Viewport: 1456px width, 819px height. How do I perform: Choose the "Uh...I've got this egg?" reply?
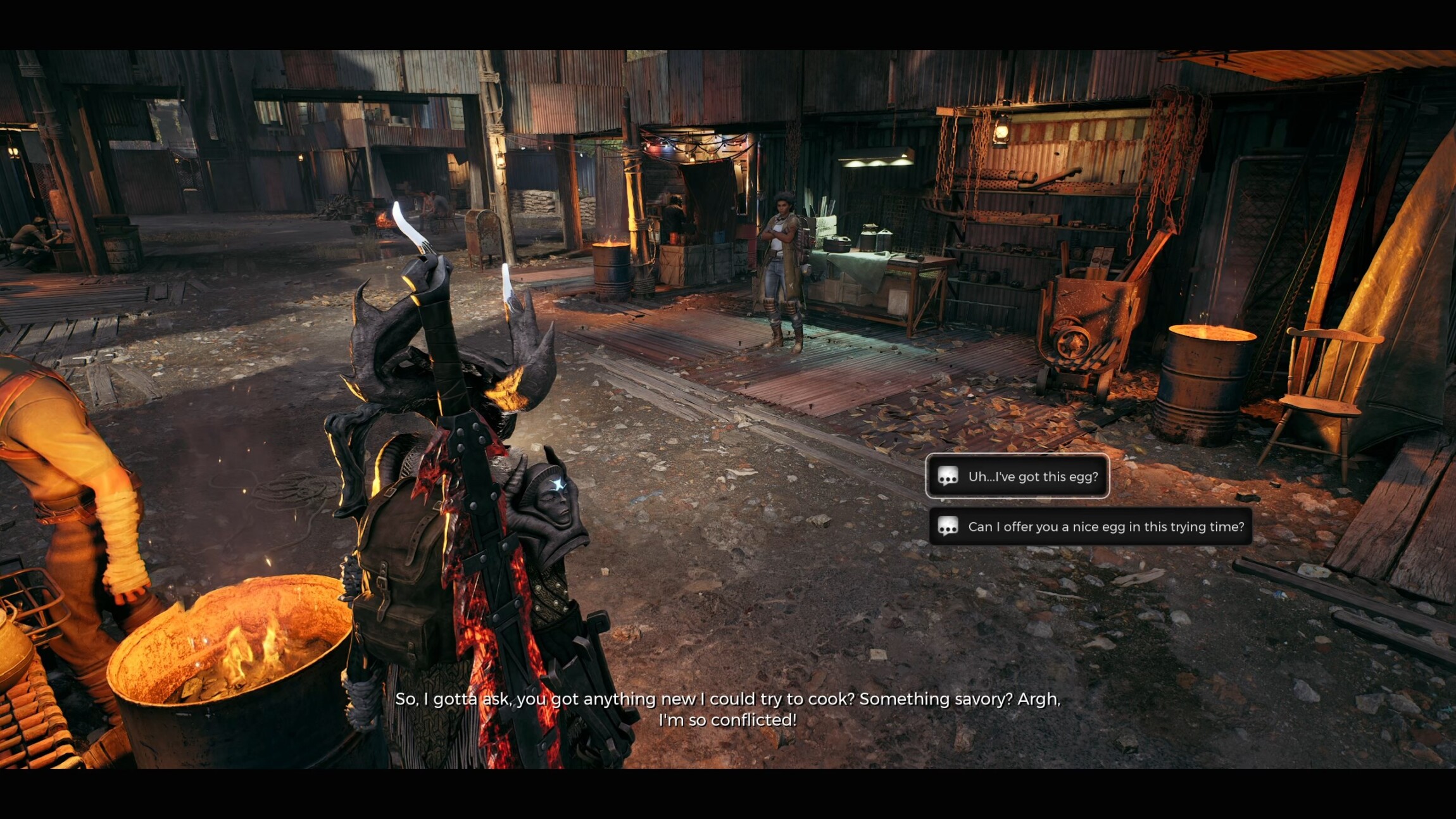click(x=1017, y=477)
